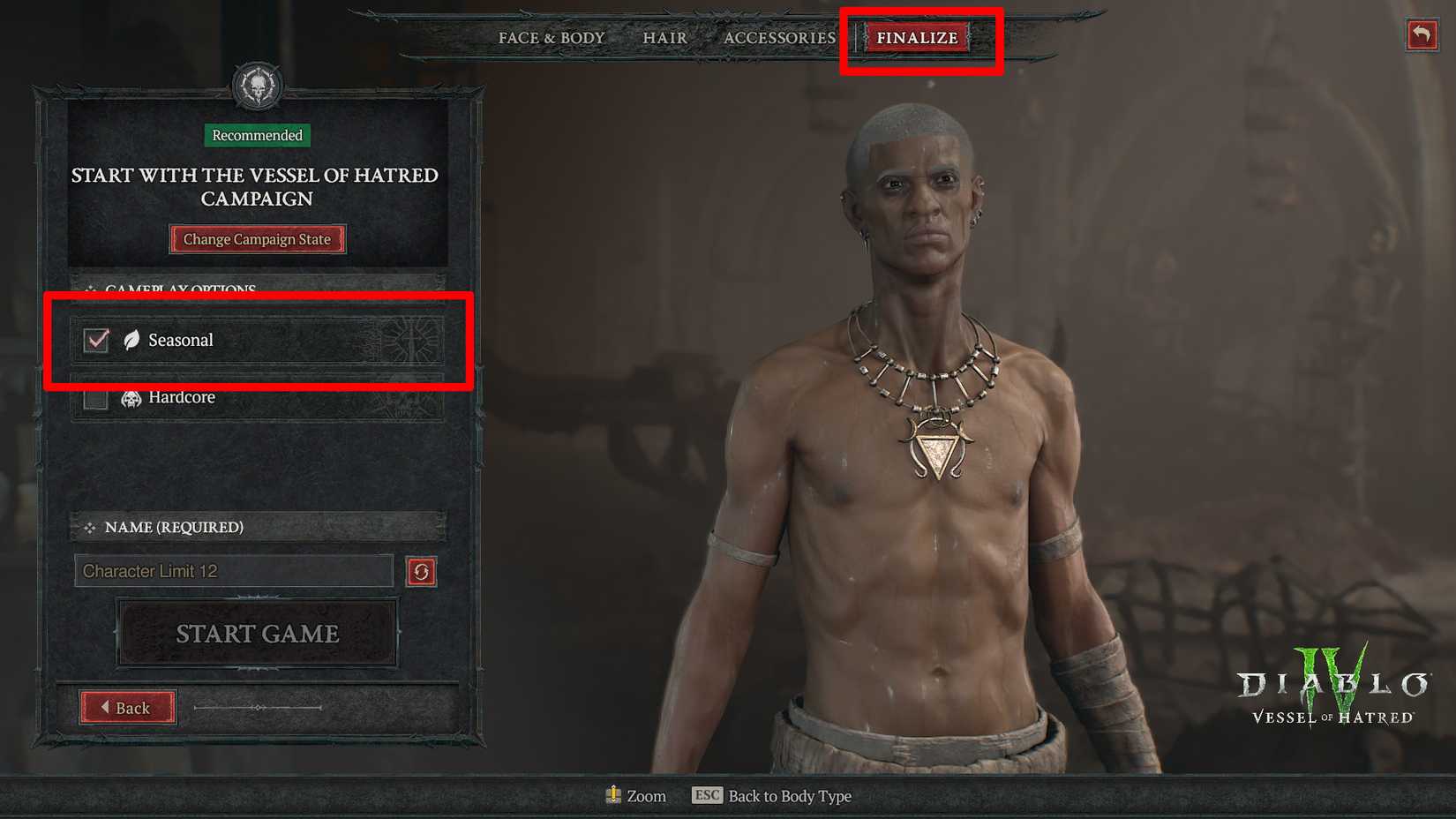Select the Finalize tab
The image size is (1456, 819).
tap(917, 38)
